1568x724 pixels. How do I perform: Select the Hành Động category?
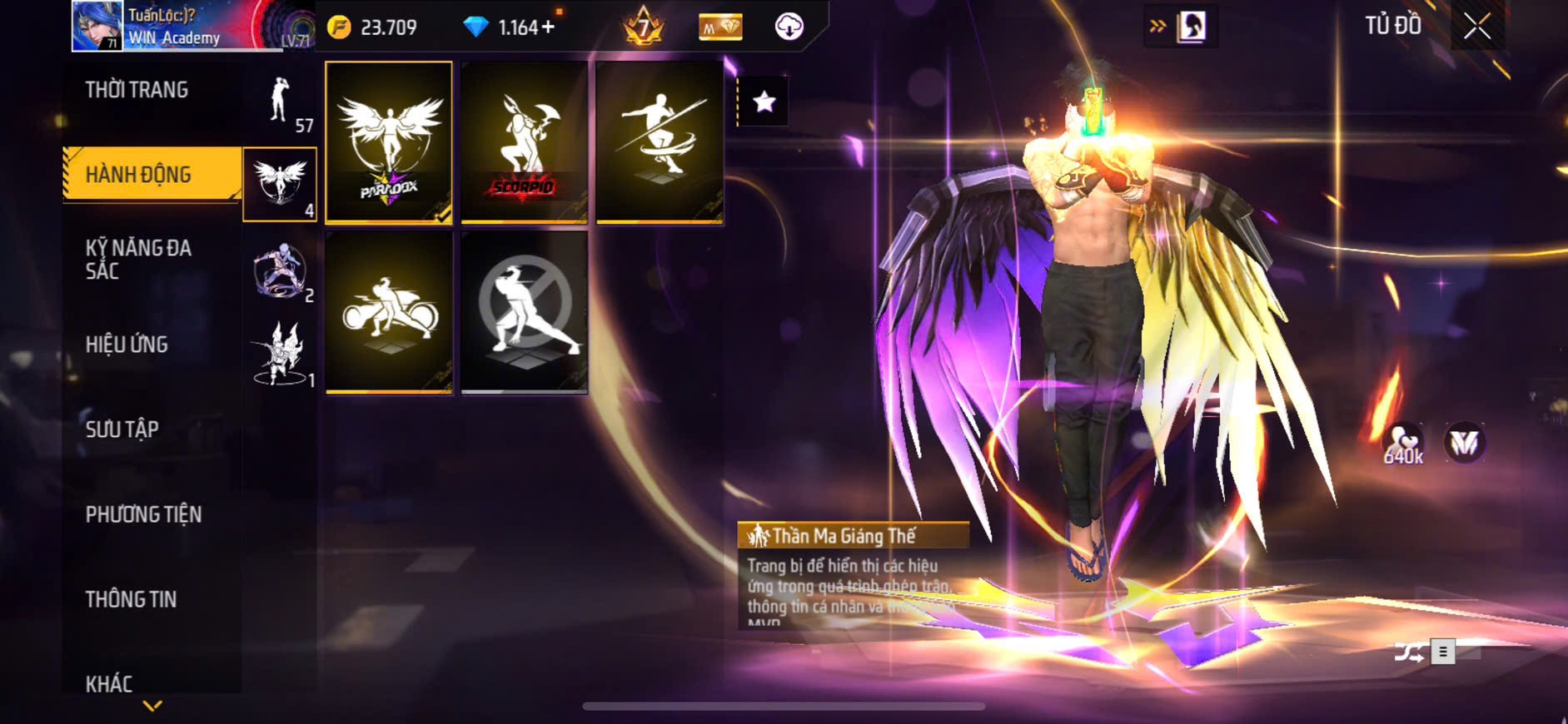(139, 175)
